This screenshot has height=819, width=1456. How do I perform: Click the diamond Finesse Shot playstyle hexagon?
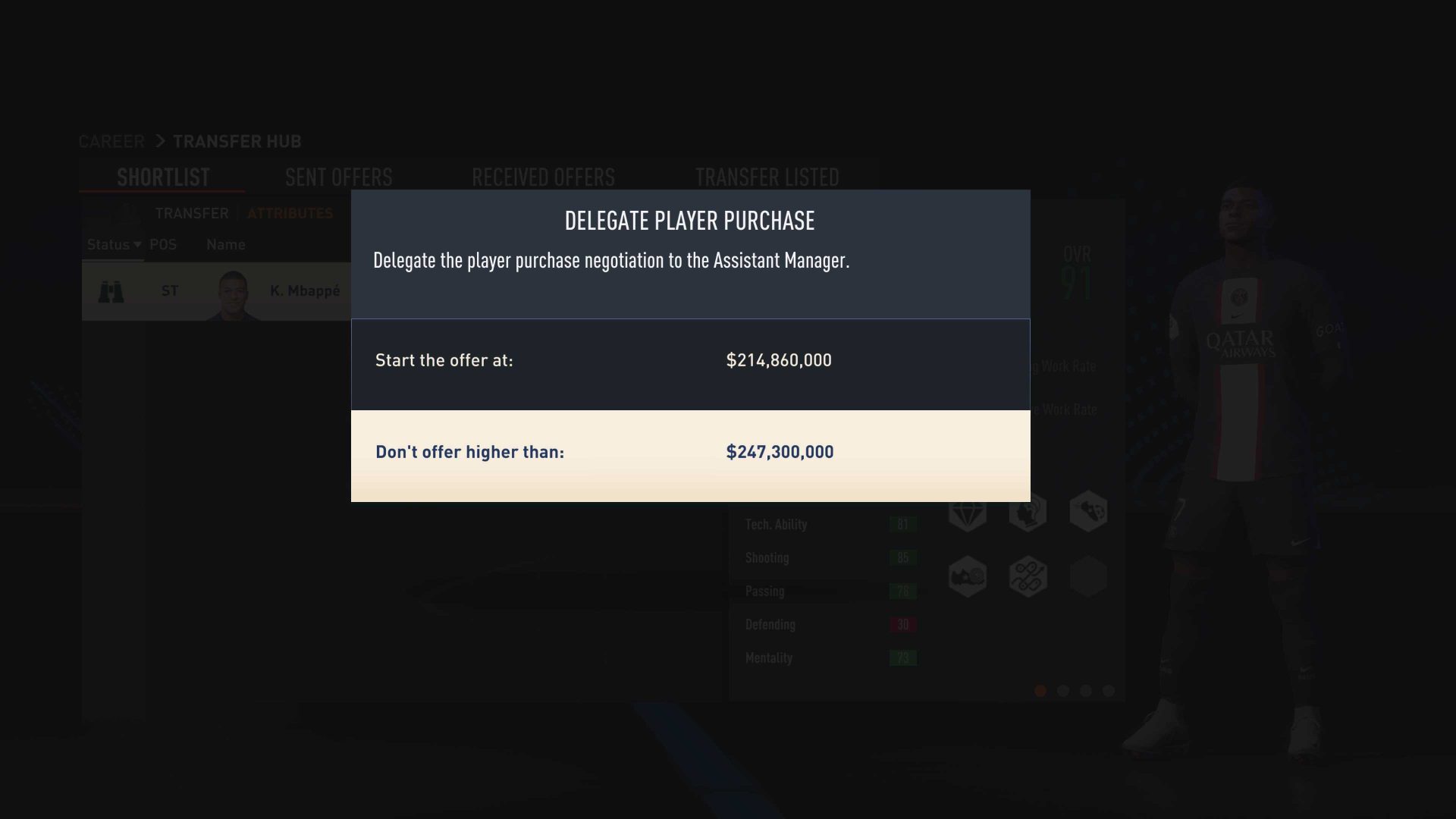pyautogui.click(x=968, y=514)
